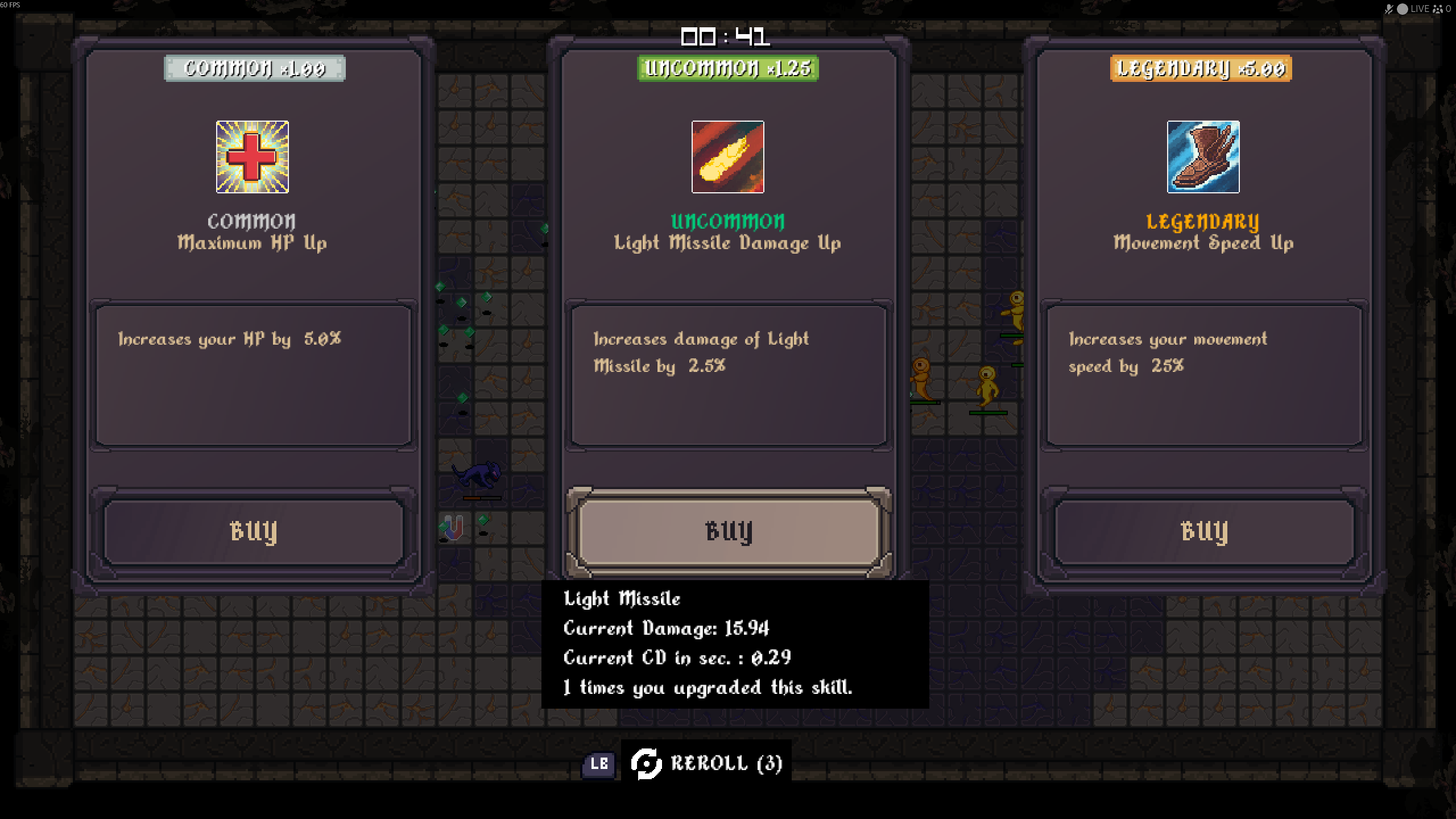Click the magnet pickup icon on the ground
1456x819 pixels.
point(452,530)
